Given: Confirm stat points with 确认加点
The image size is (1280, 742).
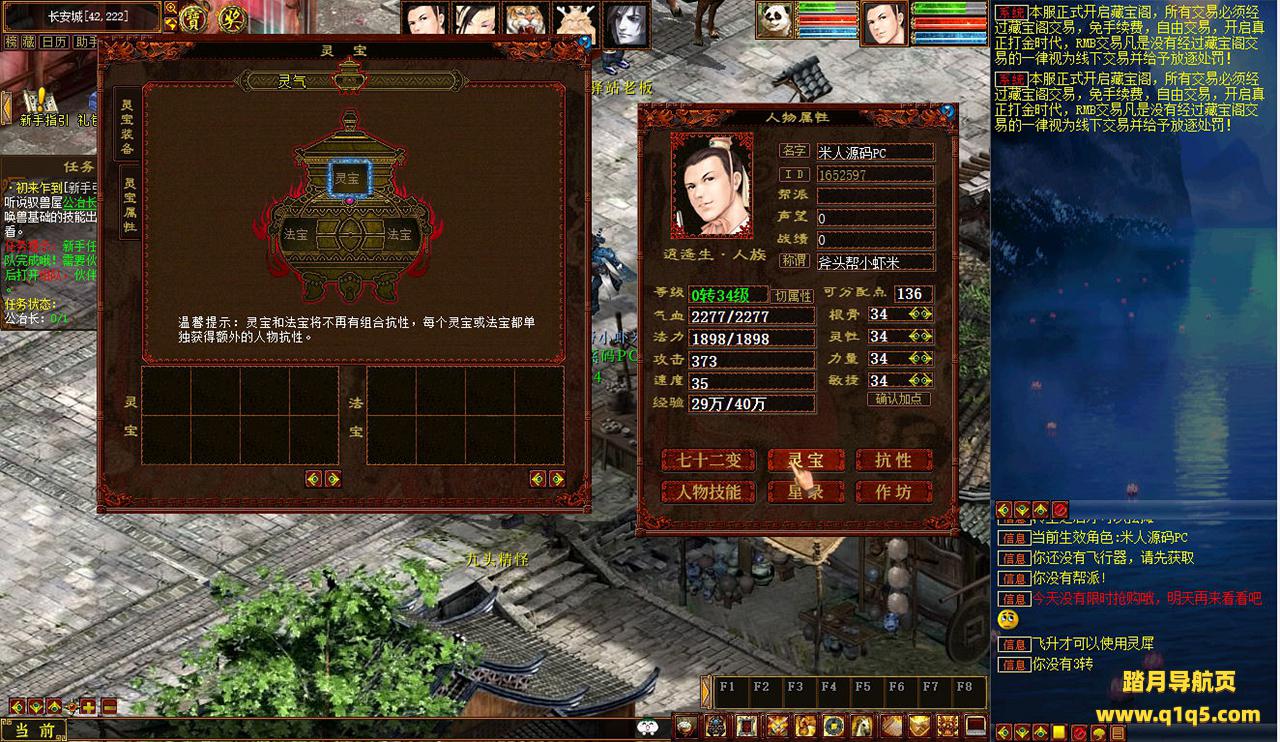Looking at the screenshot, I should click(x=898, y=399).
